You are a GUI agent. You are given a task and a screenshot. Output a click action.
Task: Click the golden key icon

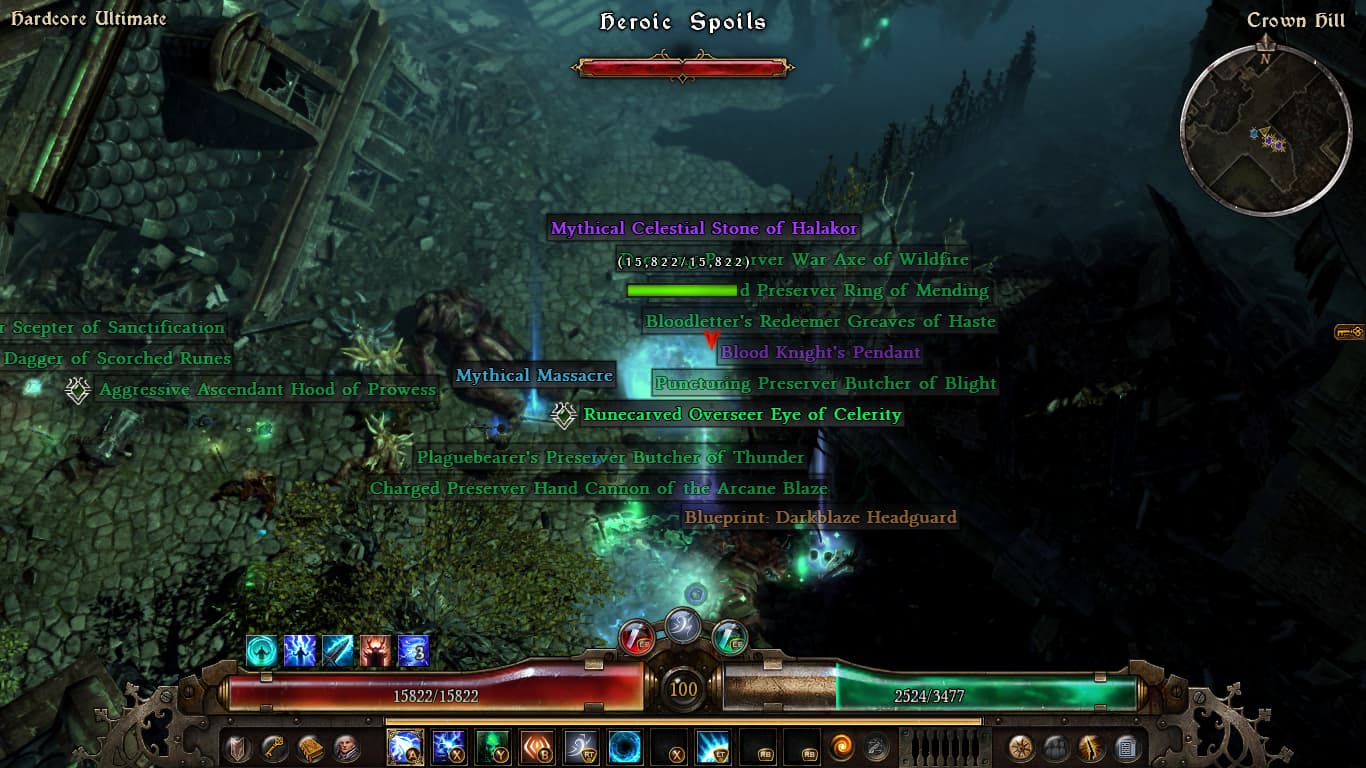tap(273, 747)
